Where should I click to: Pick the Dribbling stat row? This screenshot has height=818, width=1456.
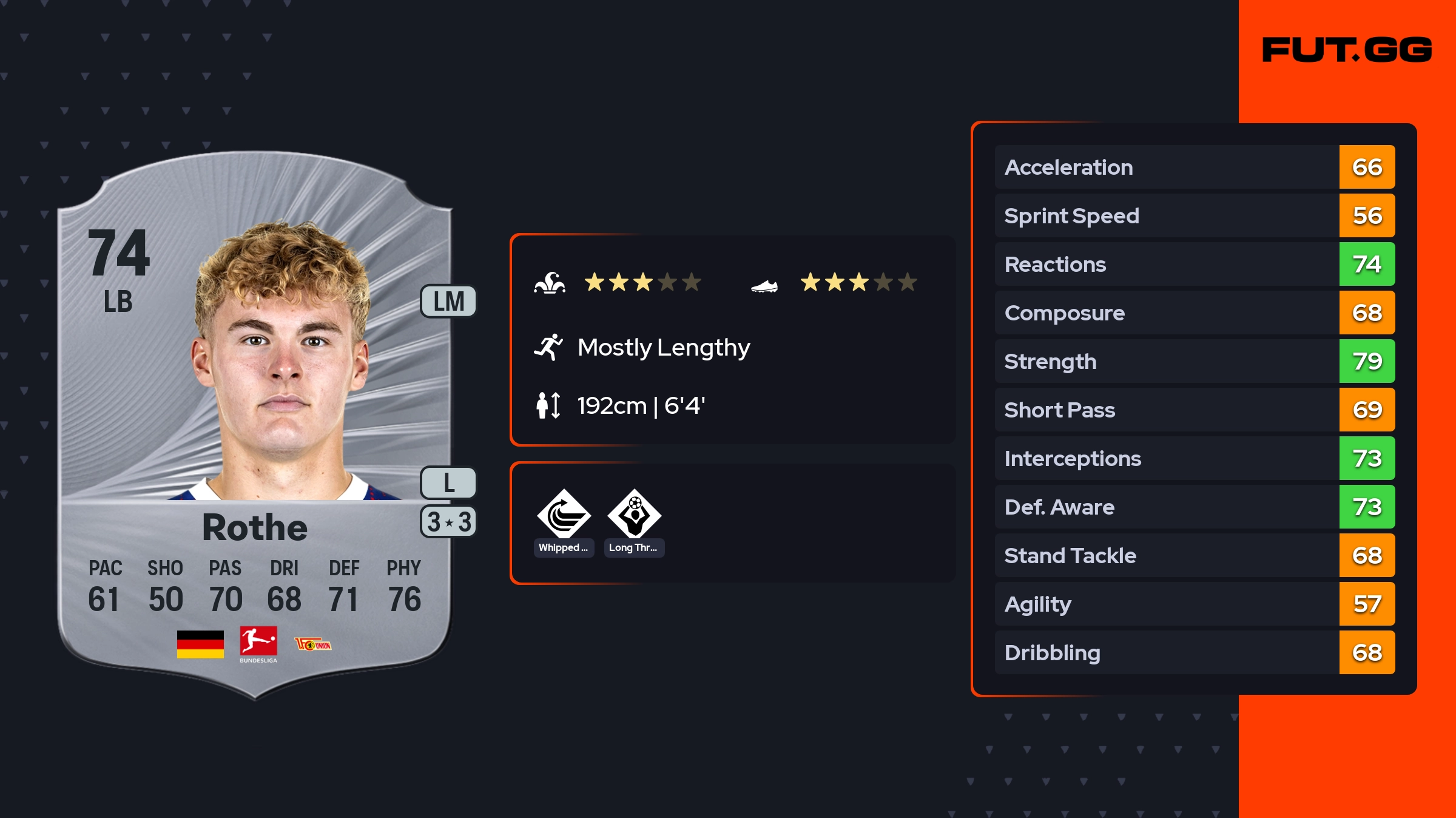1195,652
